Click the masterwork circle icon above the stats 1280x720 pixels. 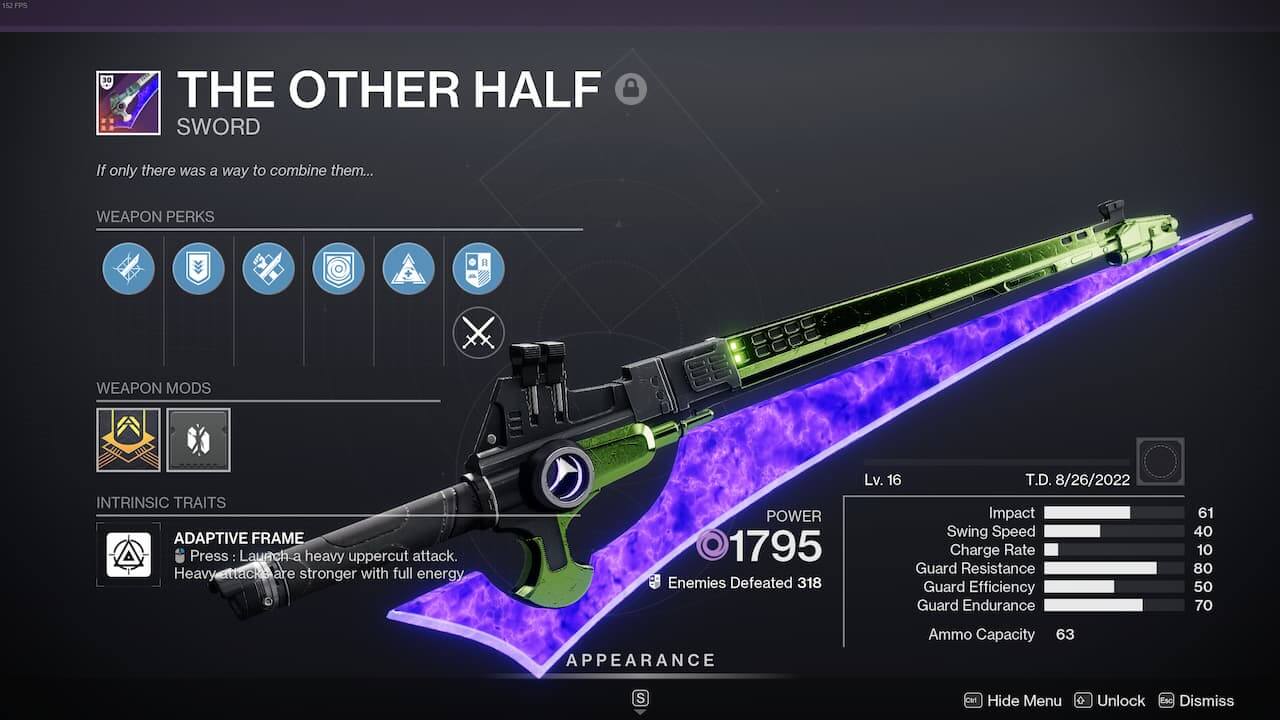coord(1160,460)
